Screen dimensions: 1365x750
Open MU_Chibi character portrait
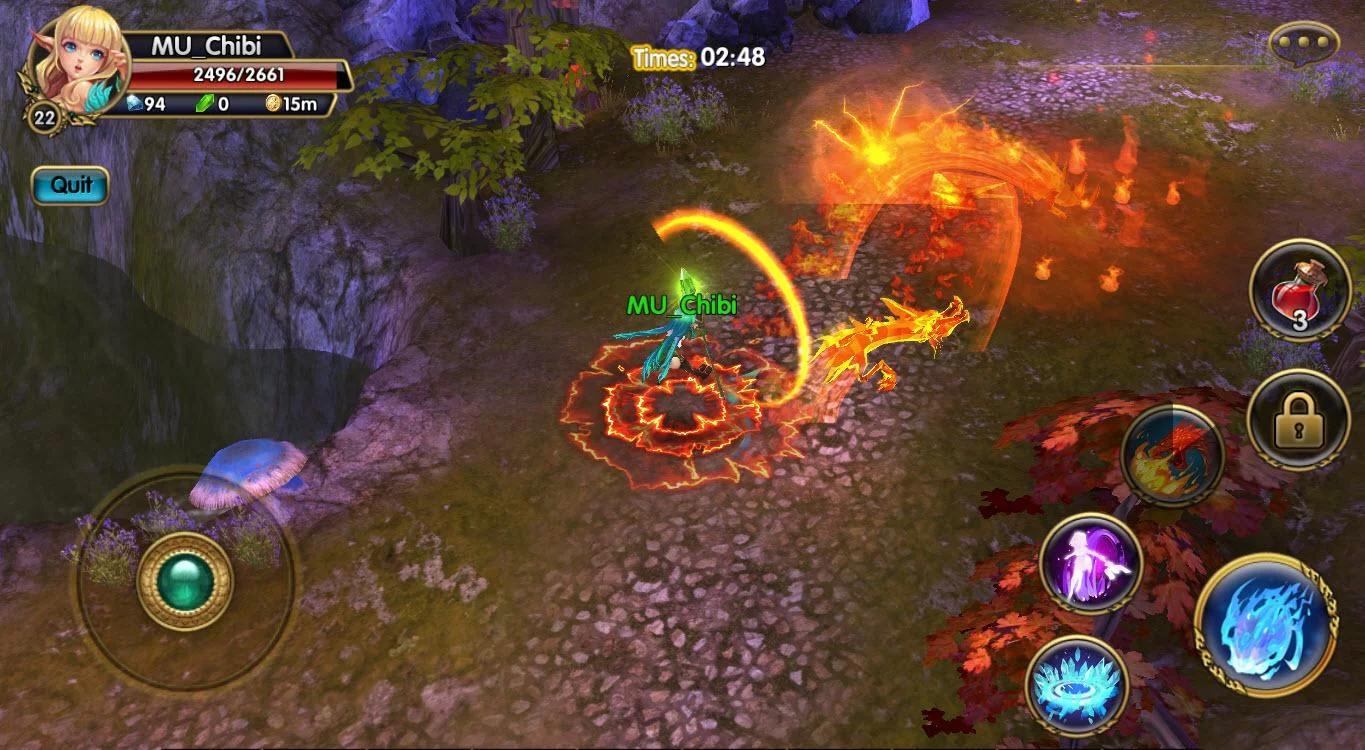[70, 69]
